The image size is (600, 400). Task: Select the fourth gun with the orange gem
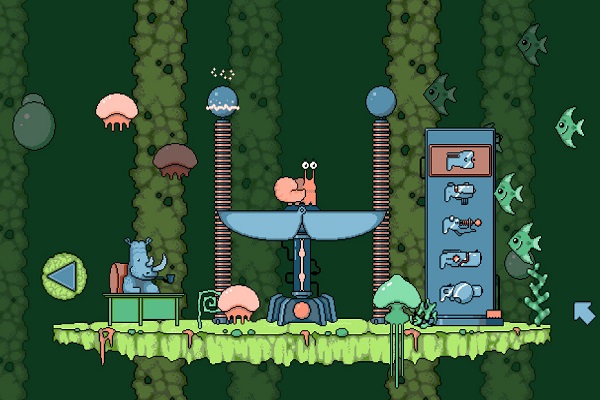(x=461, y=259)
